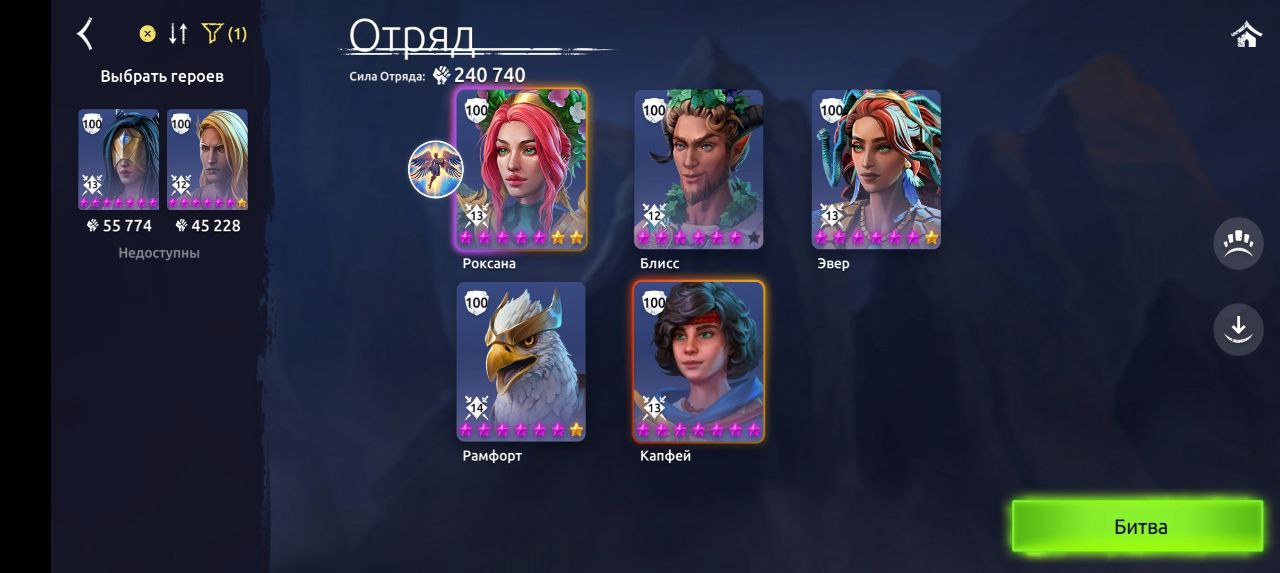Viewport: 1280px width, 573px height.
Task: Go back with the left arrow
Action: tap(85, 34)
